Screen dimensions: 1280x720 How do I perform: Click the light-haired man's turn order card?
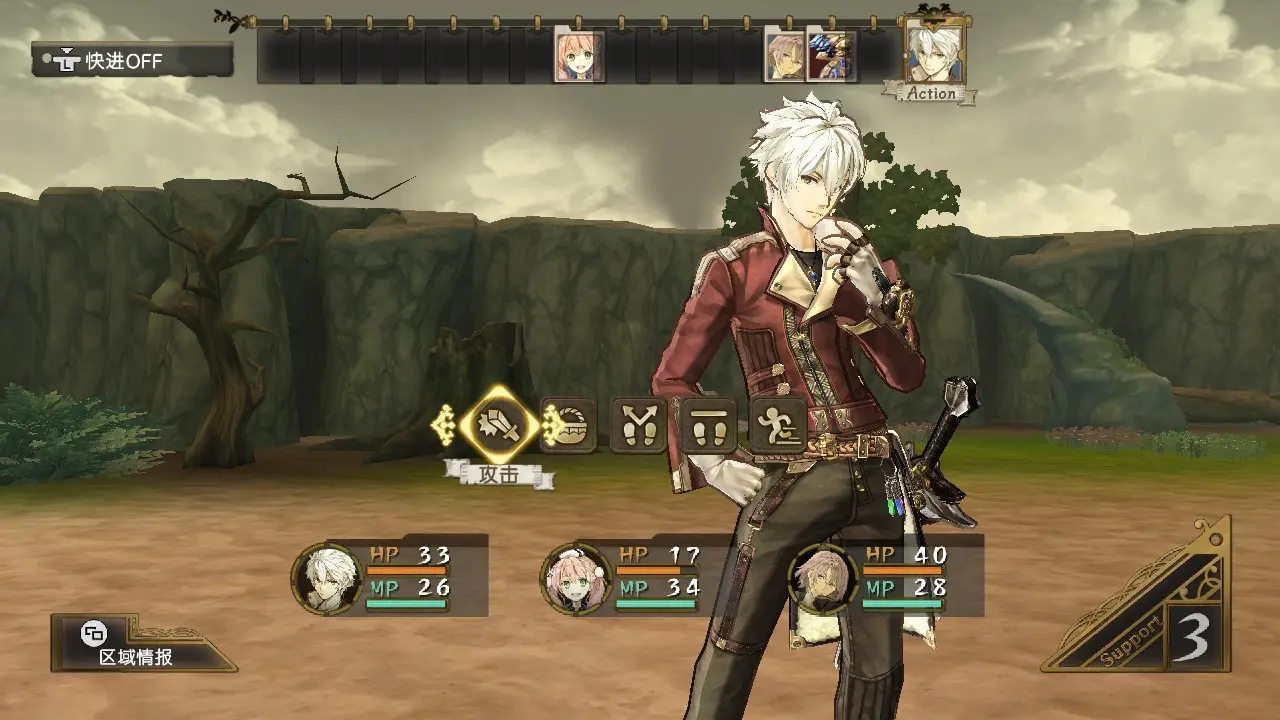click(x=785, y=56)
